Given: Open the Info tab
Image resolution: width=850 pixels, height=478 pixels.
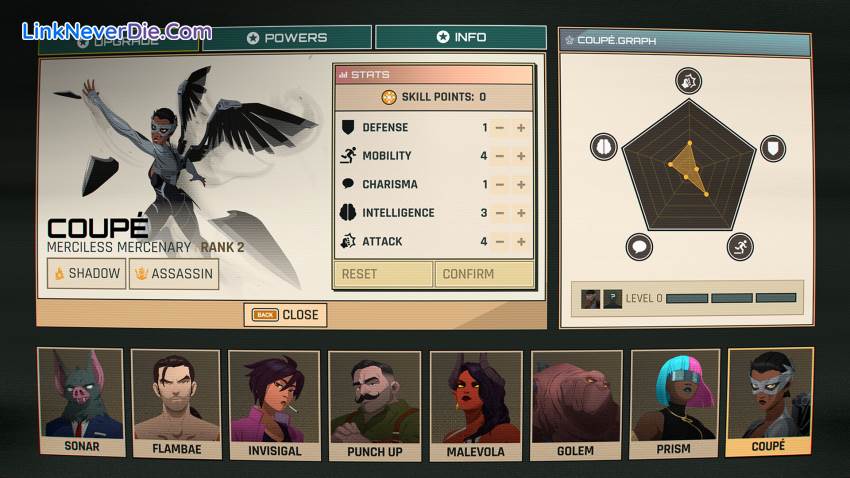Looking at the screenshot, I should tap(460, 37).
